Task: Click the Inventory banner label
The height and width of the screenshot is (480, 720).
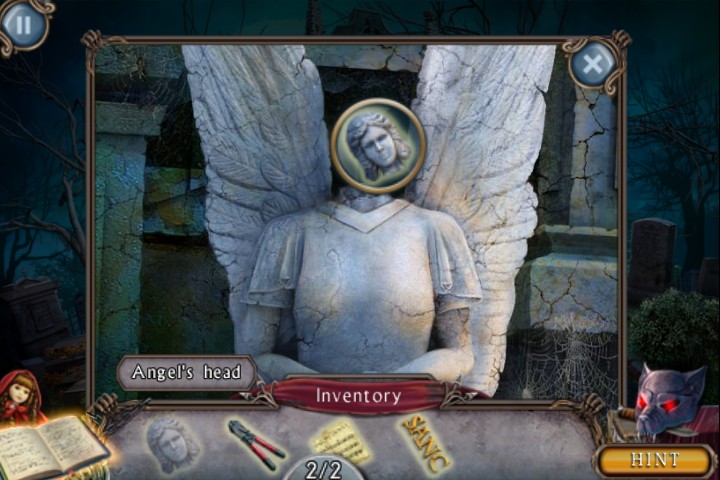Action: [x=358, y=396]
